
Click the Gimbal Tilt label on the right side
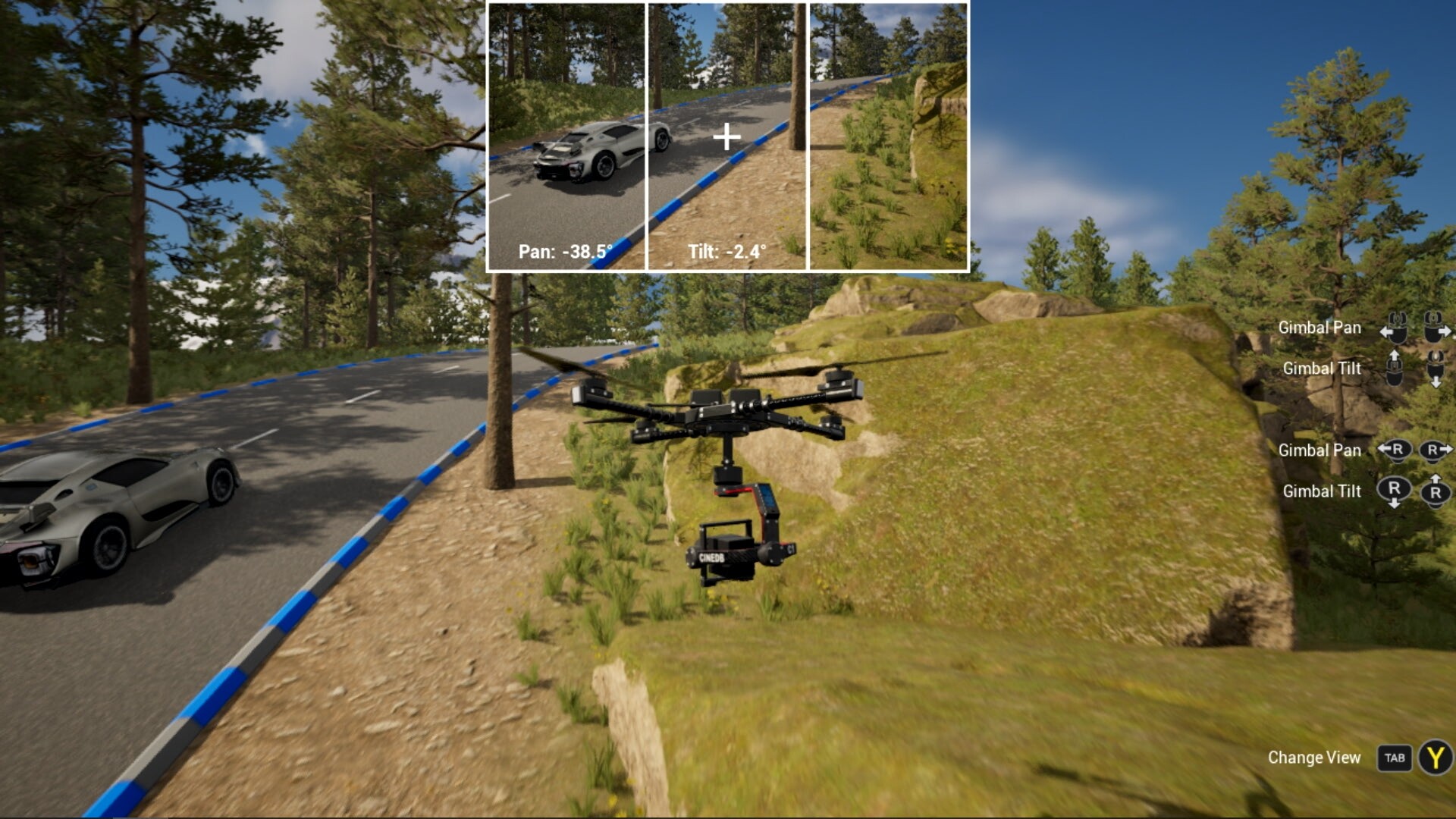(x=1323, y=369)
